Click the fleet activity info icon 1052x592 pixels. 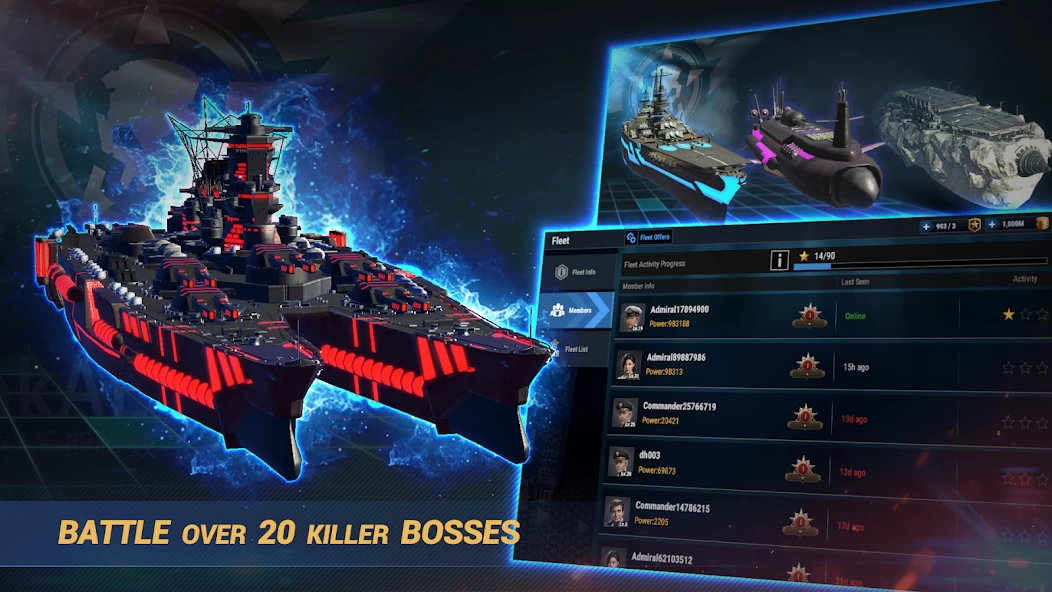[779, 260]
